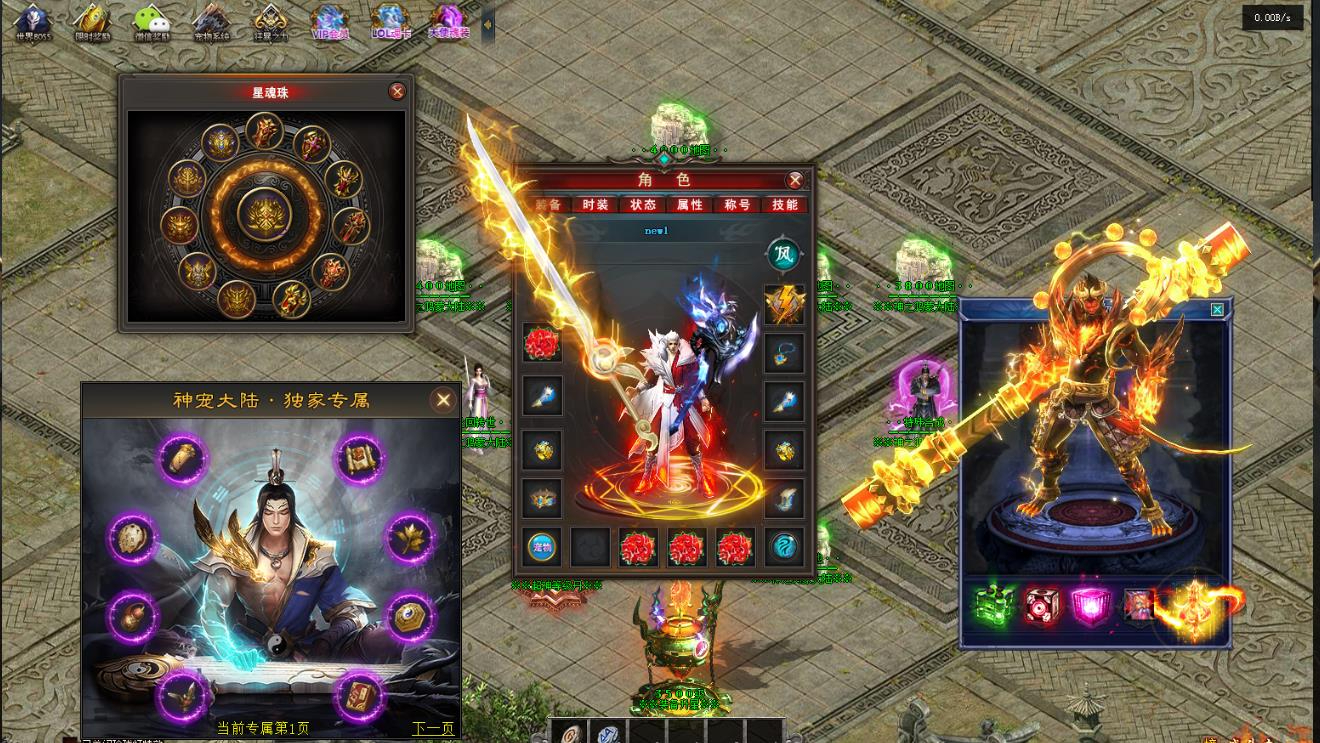Open the 世界BOSS menu icon
The image size is (1320, 743).
[x=32, y=22]
